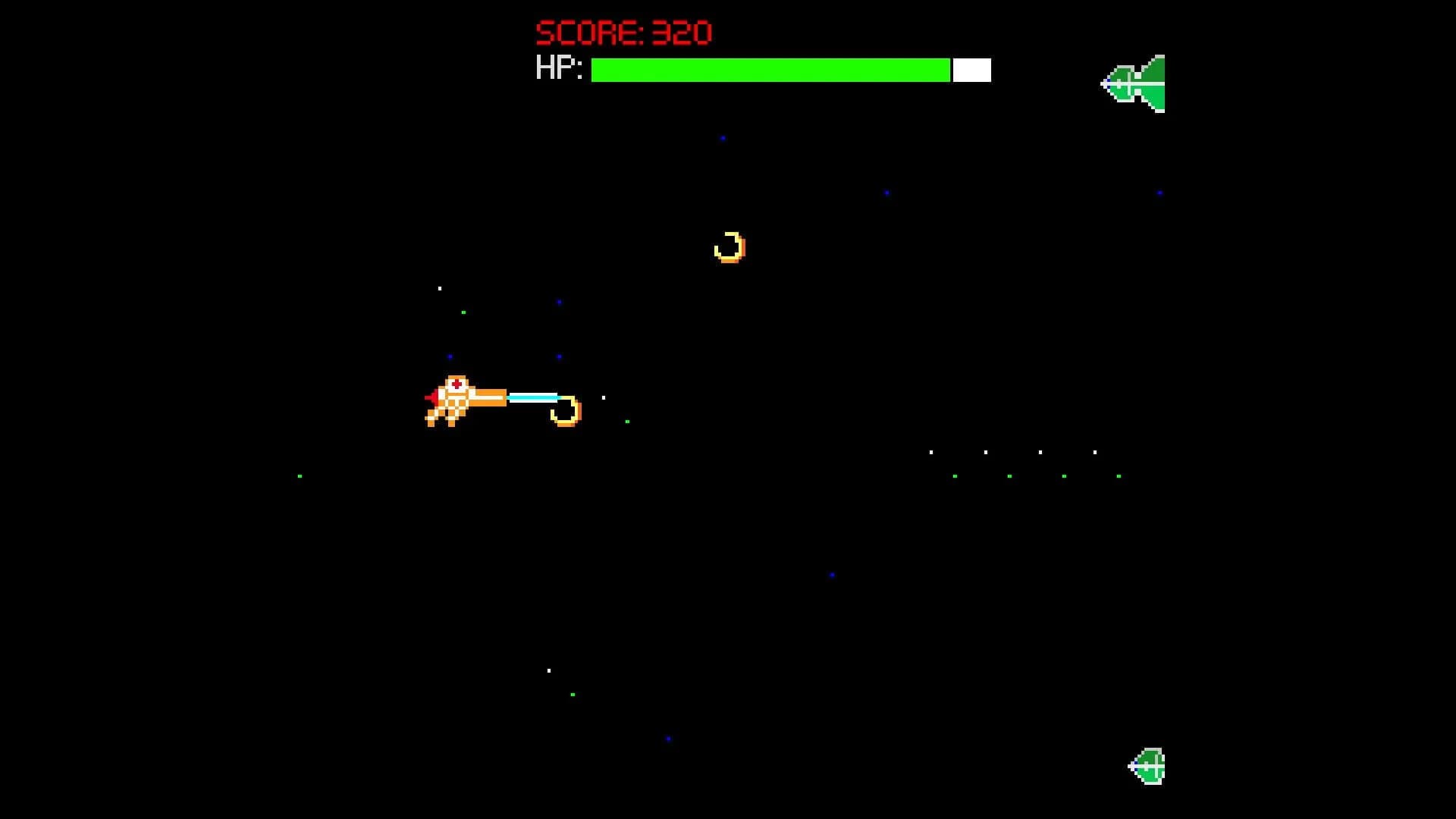Viewport: 1456px width, 819px height.
Task: Click the white empty segment of the HP bar
Action: pos(971,70)
